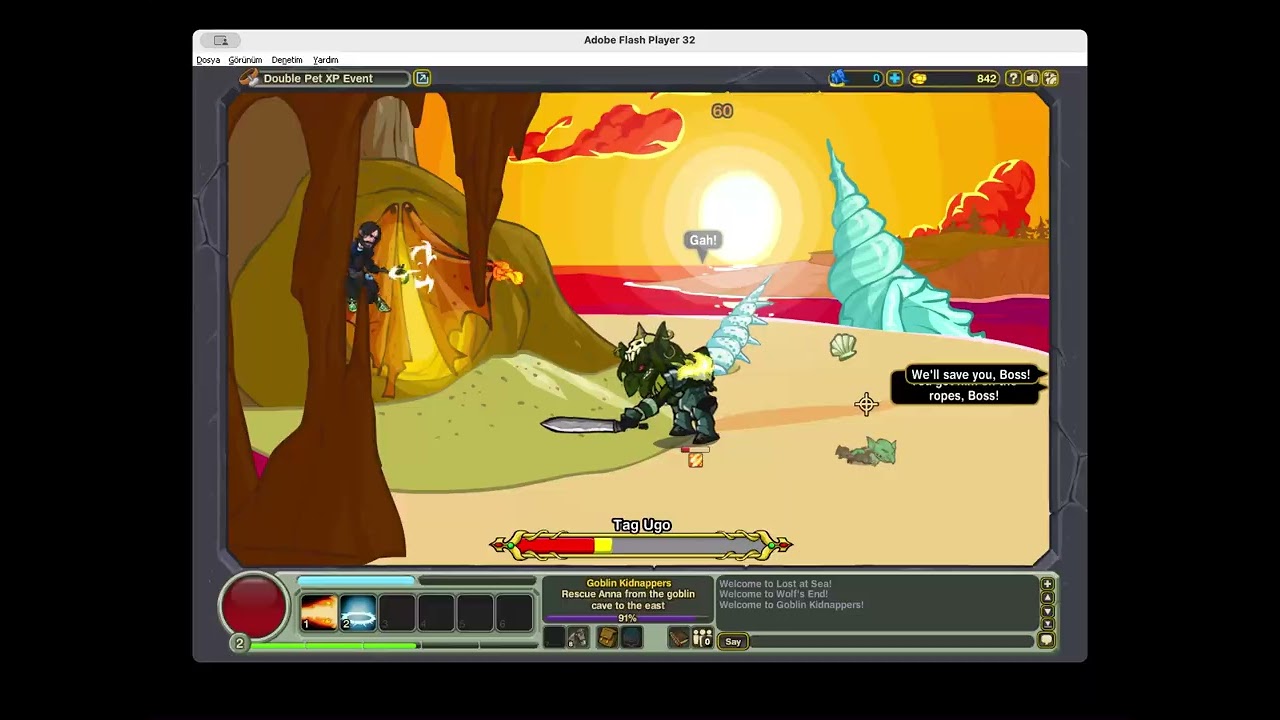Click the gold coin currency icon
This screenshot has height=720, width=1280.
pos(920,79)
